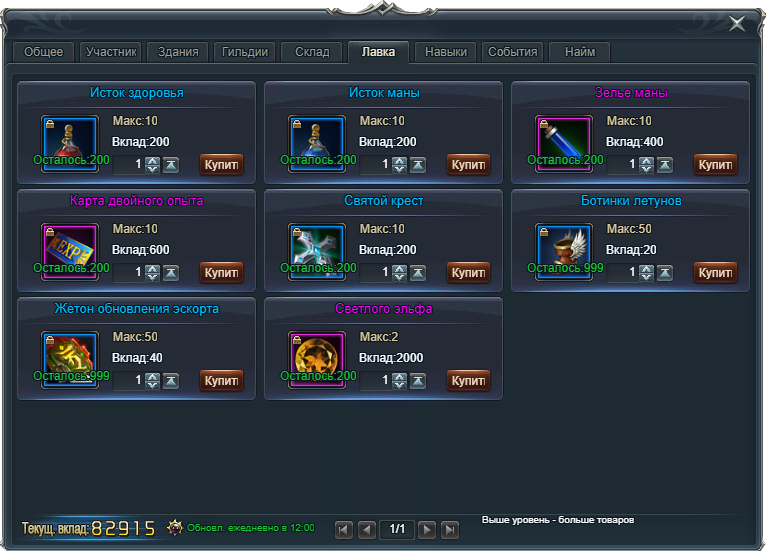The height and width of the screenshot is (551, 766).
Task: Switch to the Гильдии tab
Action: [x=244, y=52]
